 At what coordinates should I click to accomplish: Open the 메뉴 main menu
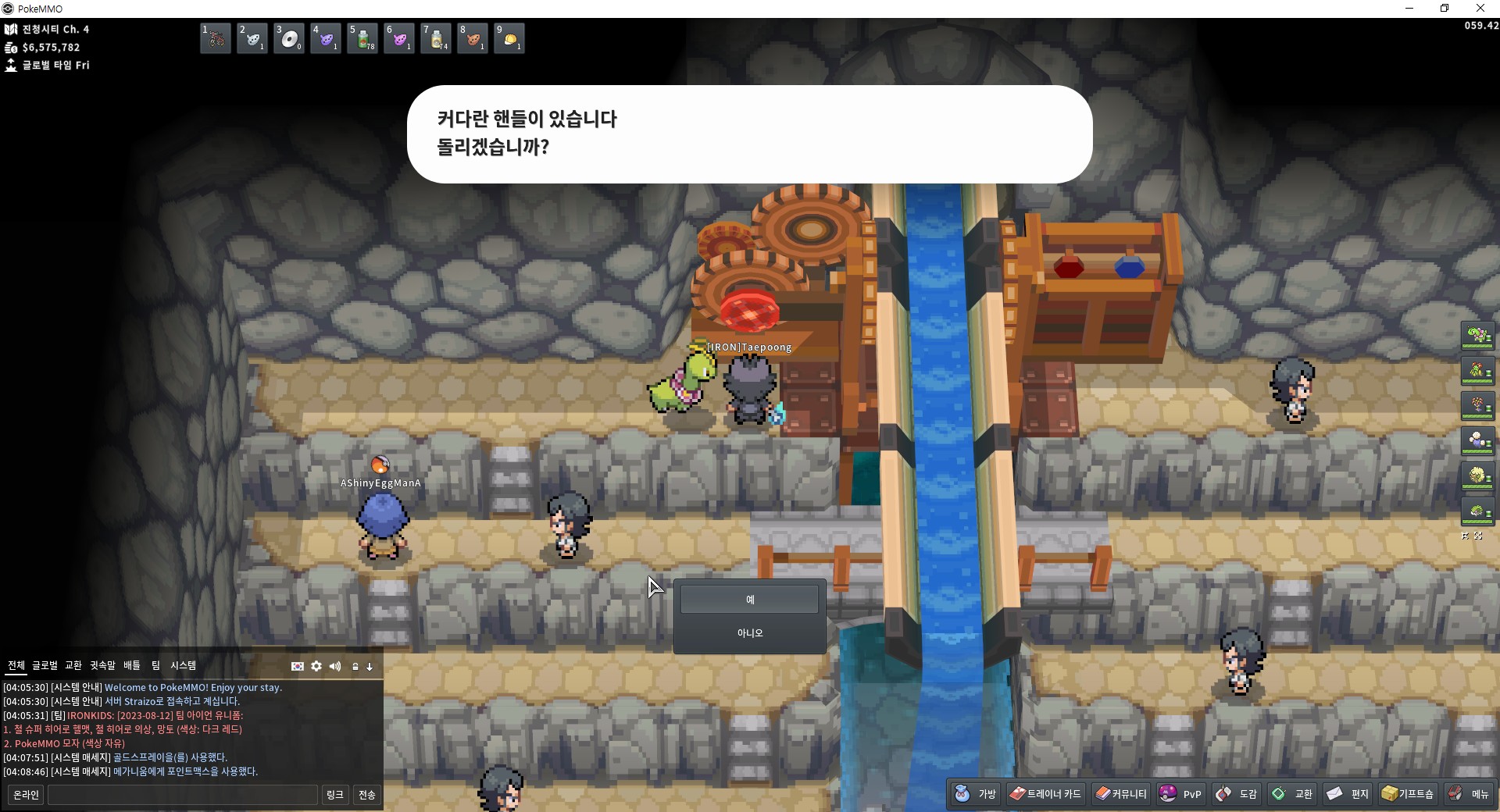click(1469, 794)
